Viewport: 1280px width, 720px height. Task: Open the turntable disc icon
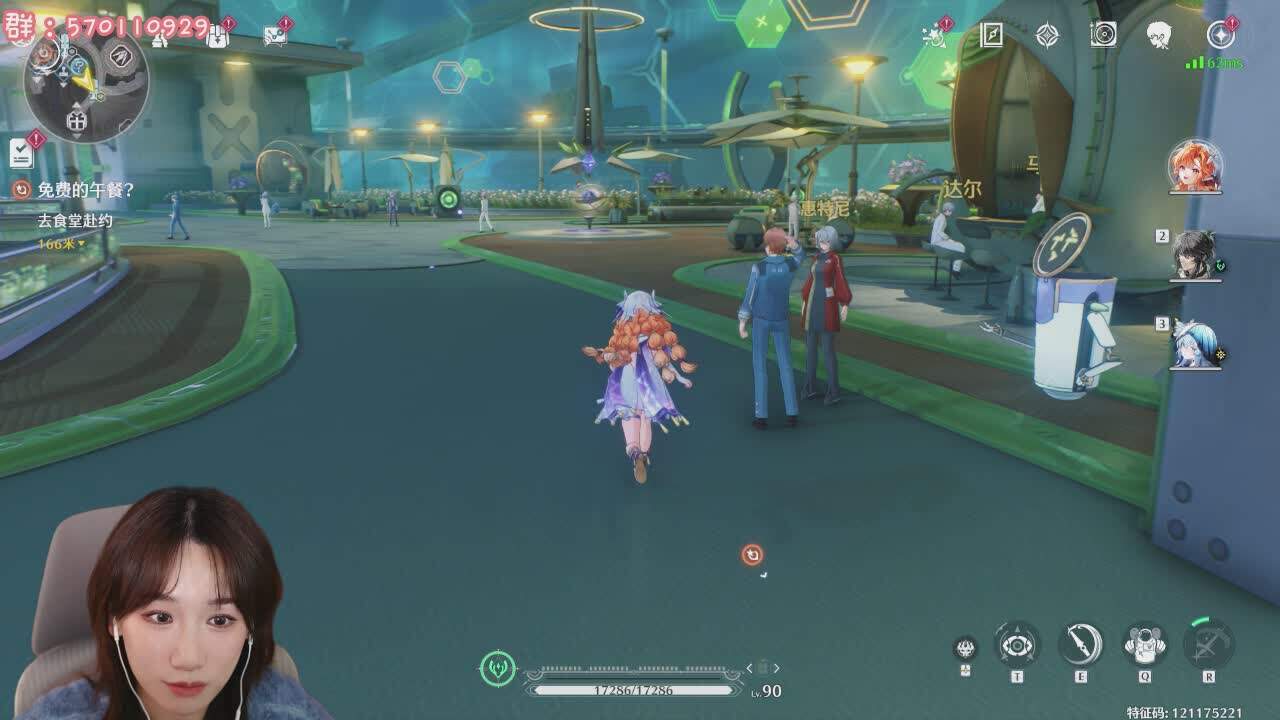[1103, 35]
